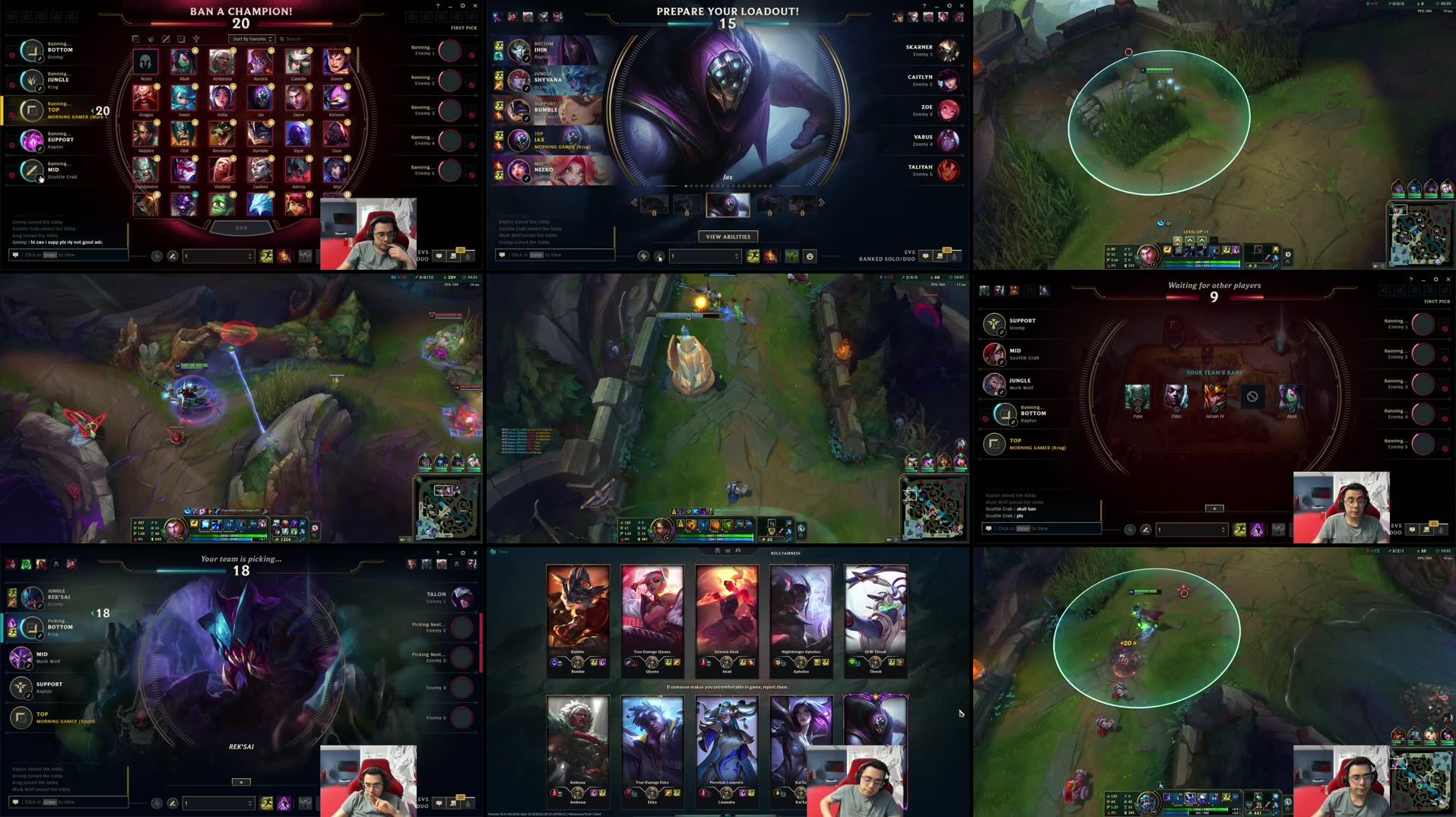Open the Sort By Favorite dropdown
This screenshot has width=1456, height=817.
tap(251, 38)
